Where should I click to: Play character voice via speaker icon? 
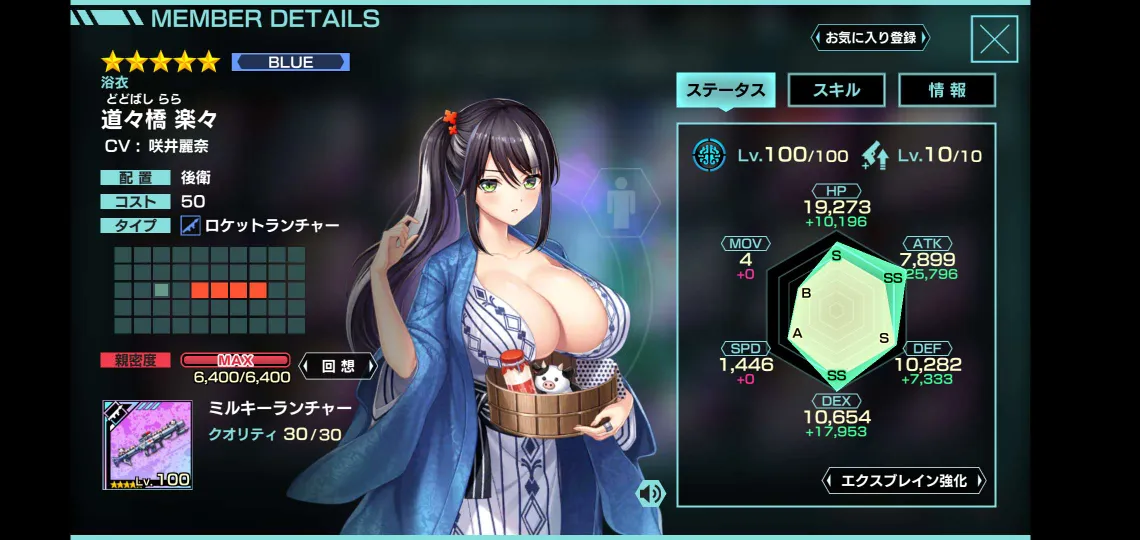tap(651, 492)
